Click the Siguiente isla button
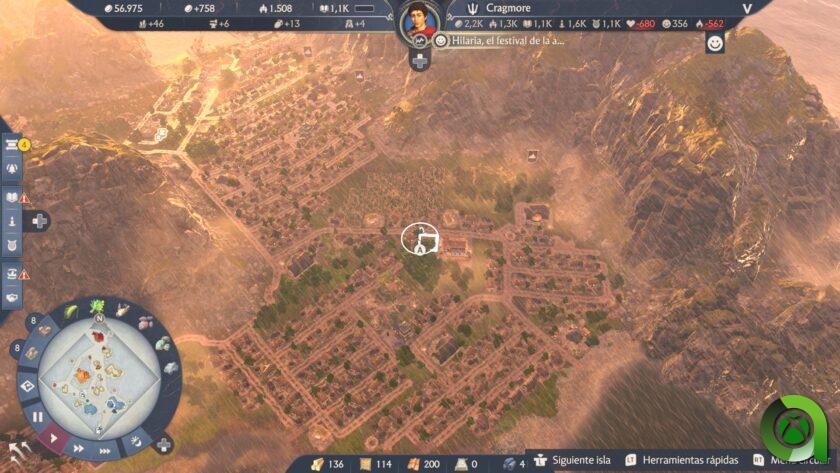 click(x=575, y=460)
